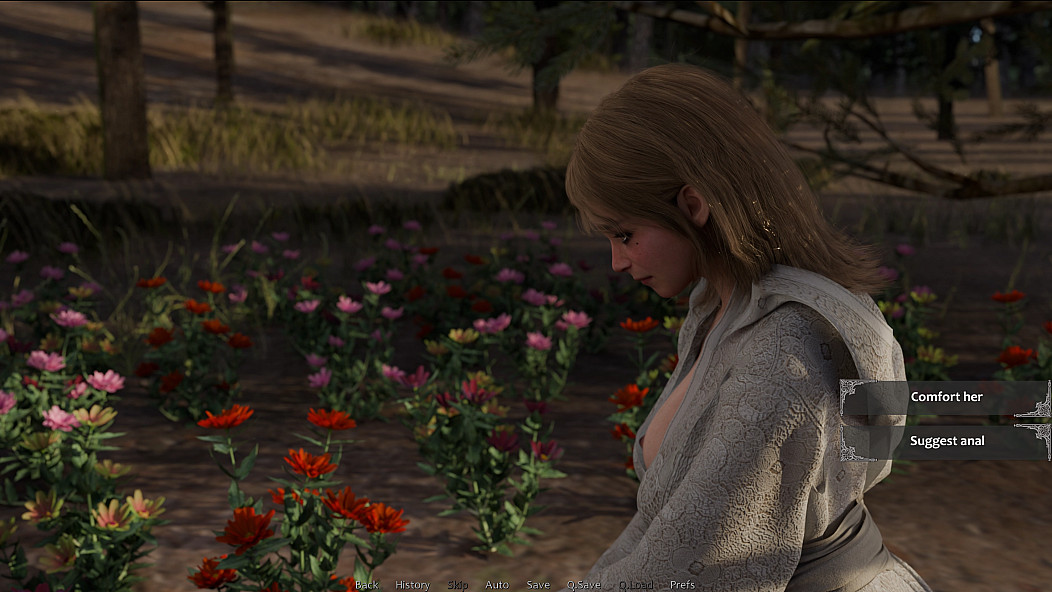Open the Save screen

(x=538, y=585)
